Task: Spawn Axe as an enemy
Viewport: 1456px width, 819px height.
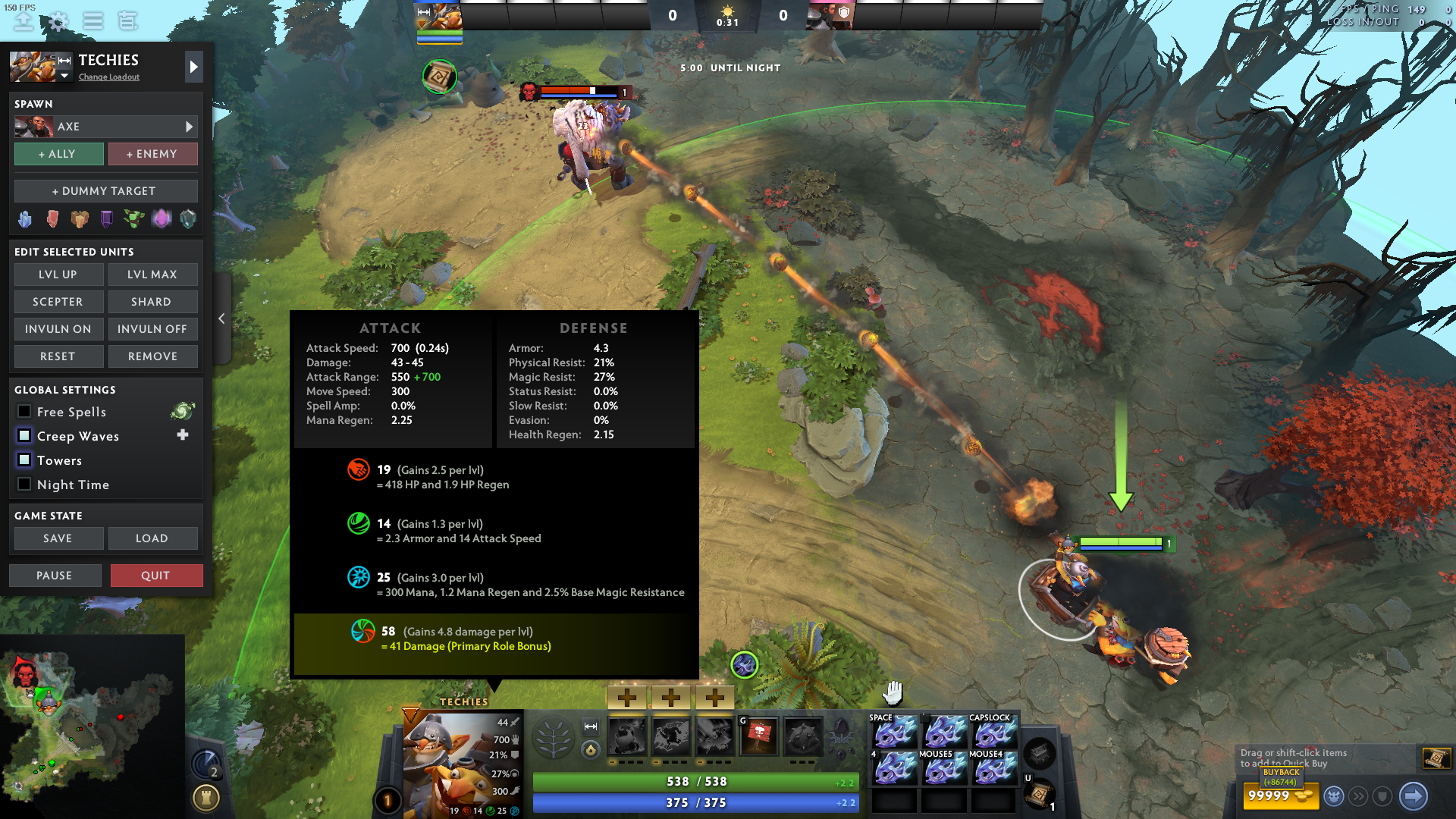Action: pos(152,154)
